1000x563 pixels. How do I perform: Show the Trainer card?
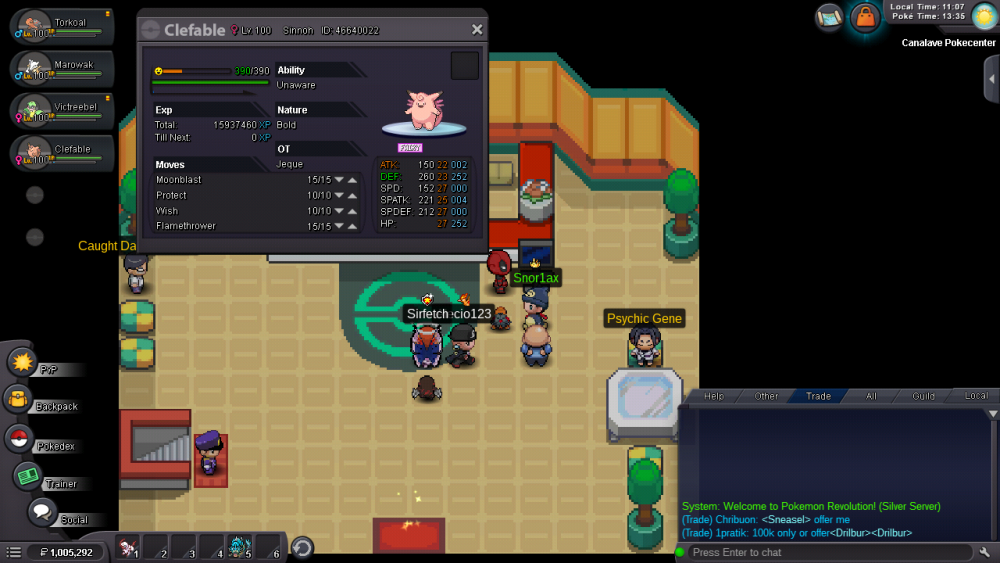(x=27, y=477)
